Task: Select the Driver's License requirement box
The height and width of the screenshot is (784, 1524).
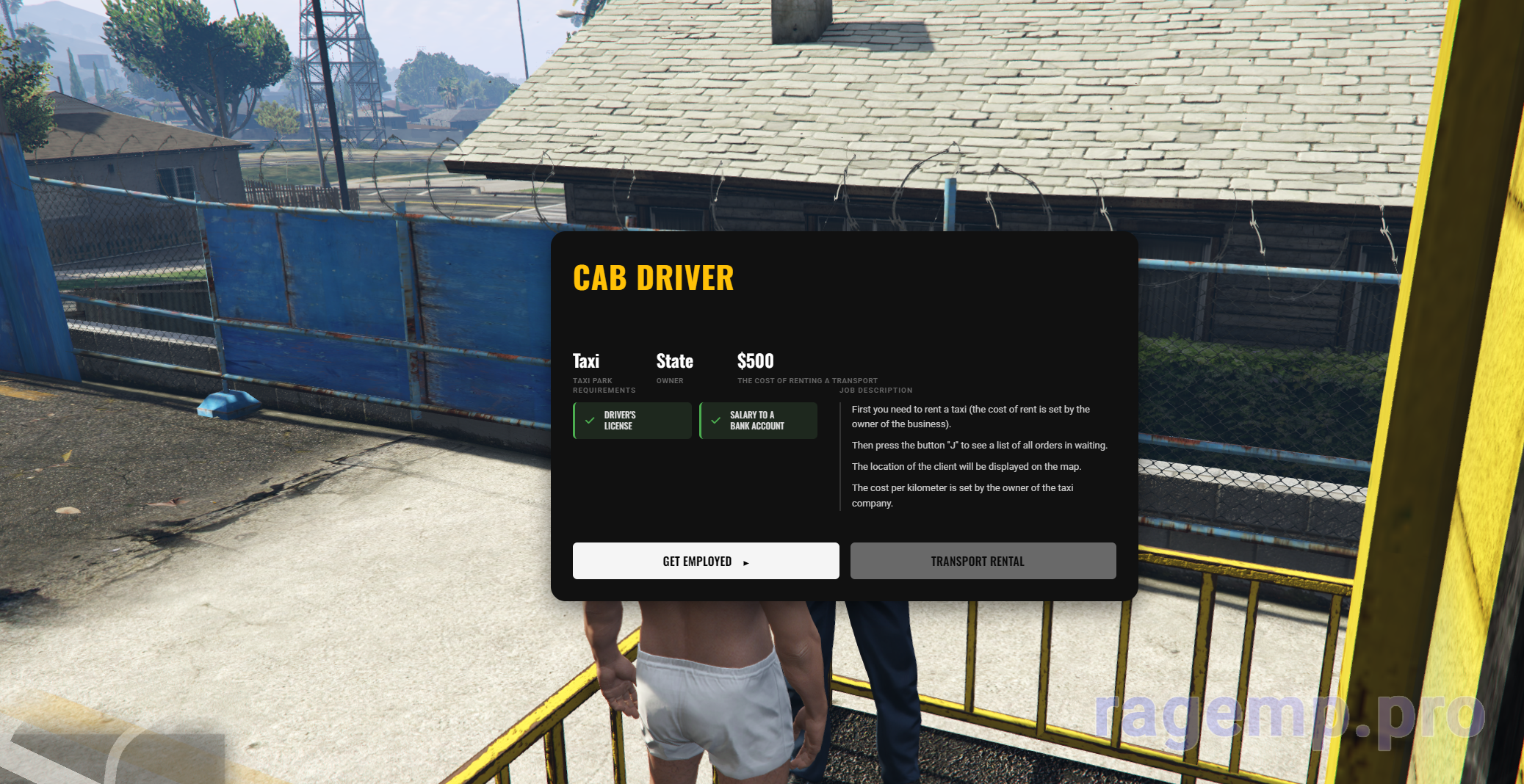Action: 632,421
